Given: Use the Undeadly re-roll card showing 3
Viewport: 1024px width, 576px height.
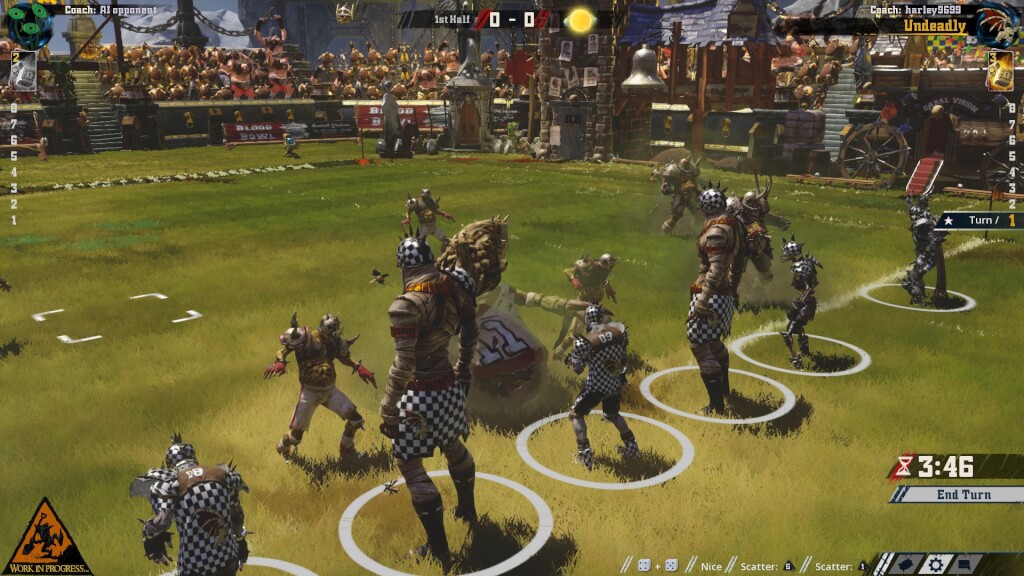Looking at the screenshot, I should coord(999,71).
